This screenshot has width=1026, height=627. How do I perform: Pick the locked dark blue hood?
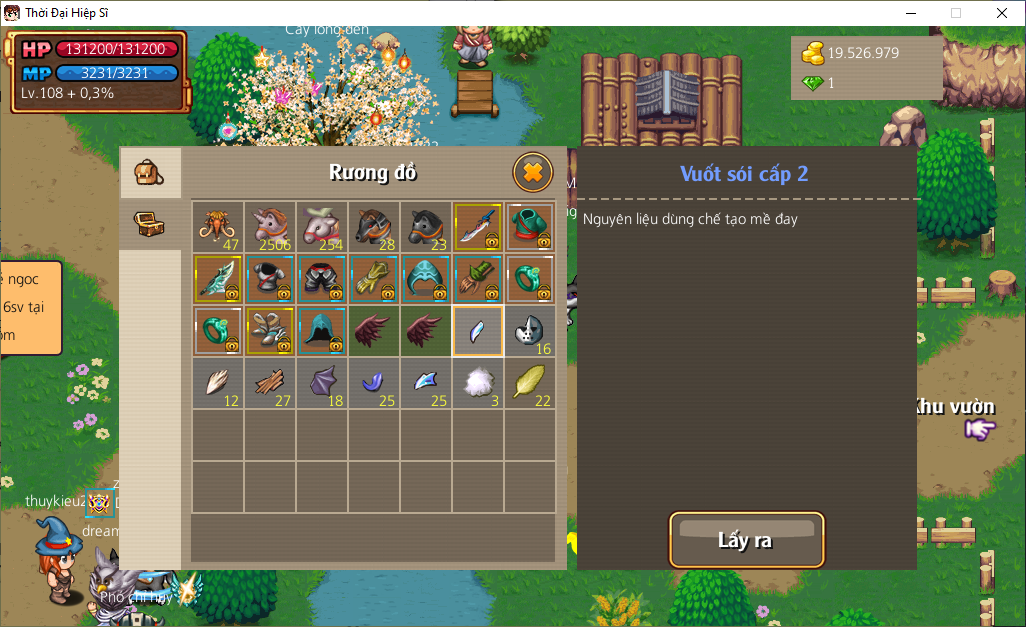322,331
